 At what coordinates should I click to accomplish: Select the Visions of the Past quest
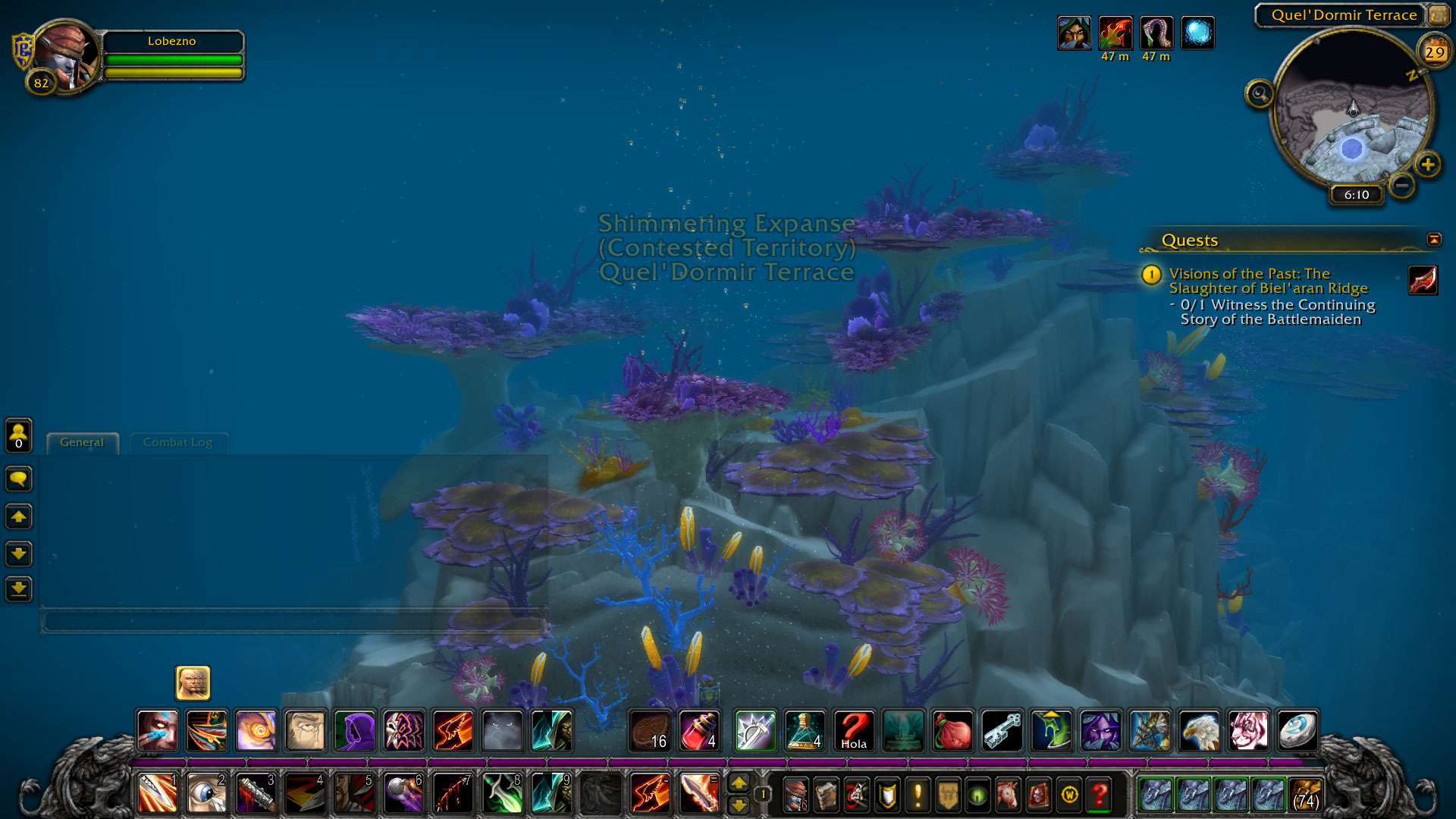pos(1267,281)
